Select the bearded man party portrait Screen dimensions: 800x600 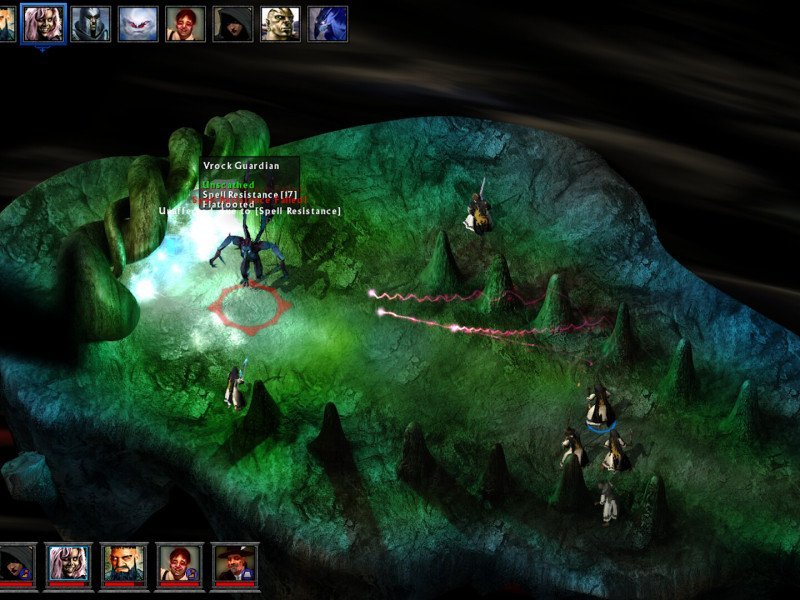123,565
